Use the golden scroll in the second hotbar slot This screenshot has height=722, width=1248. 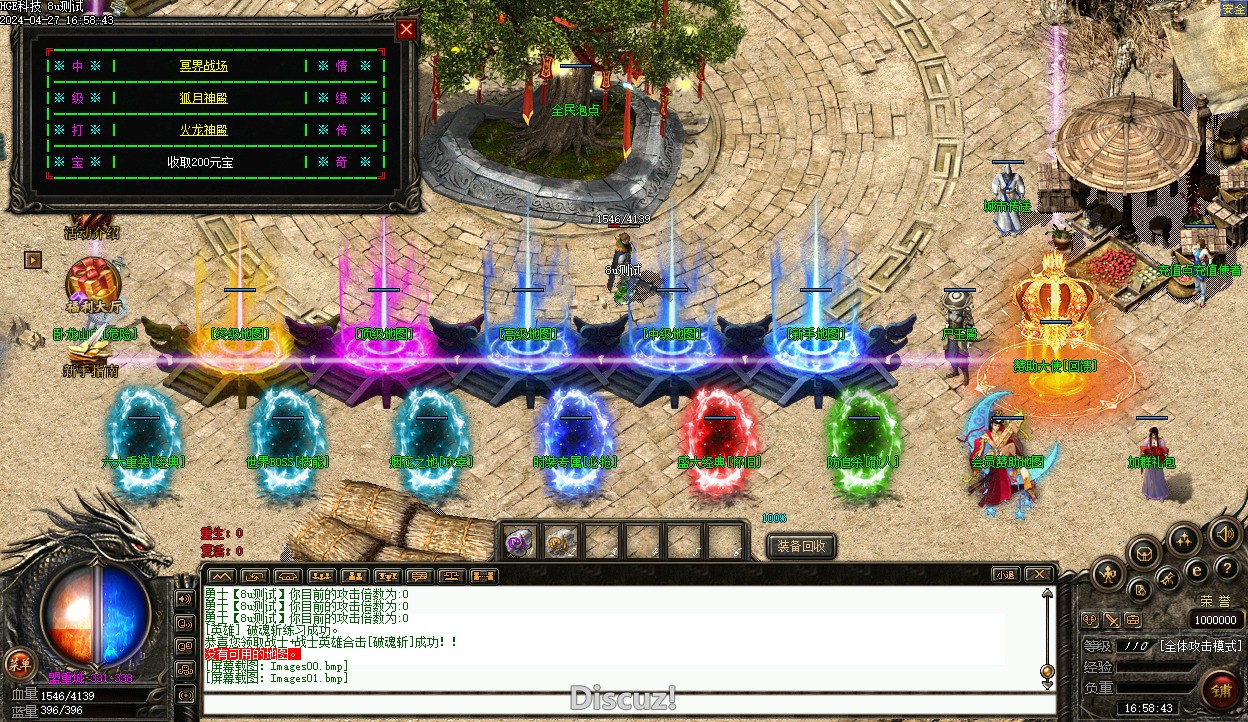pyautogui.click(x=560, y=542)
